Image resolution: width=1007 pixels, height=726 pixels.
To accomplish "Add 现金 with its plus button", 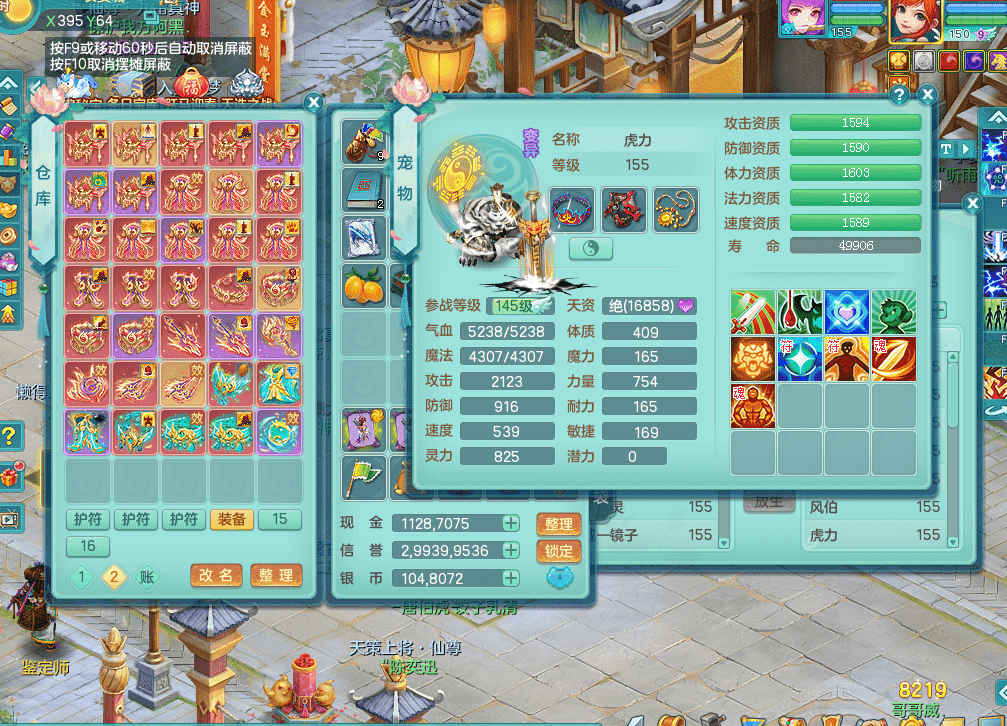I will coord(510,523).
